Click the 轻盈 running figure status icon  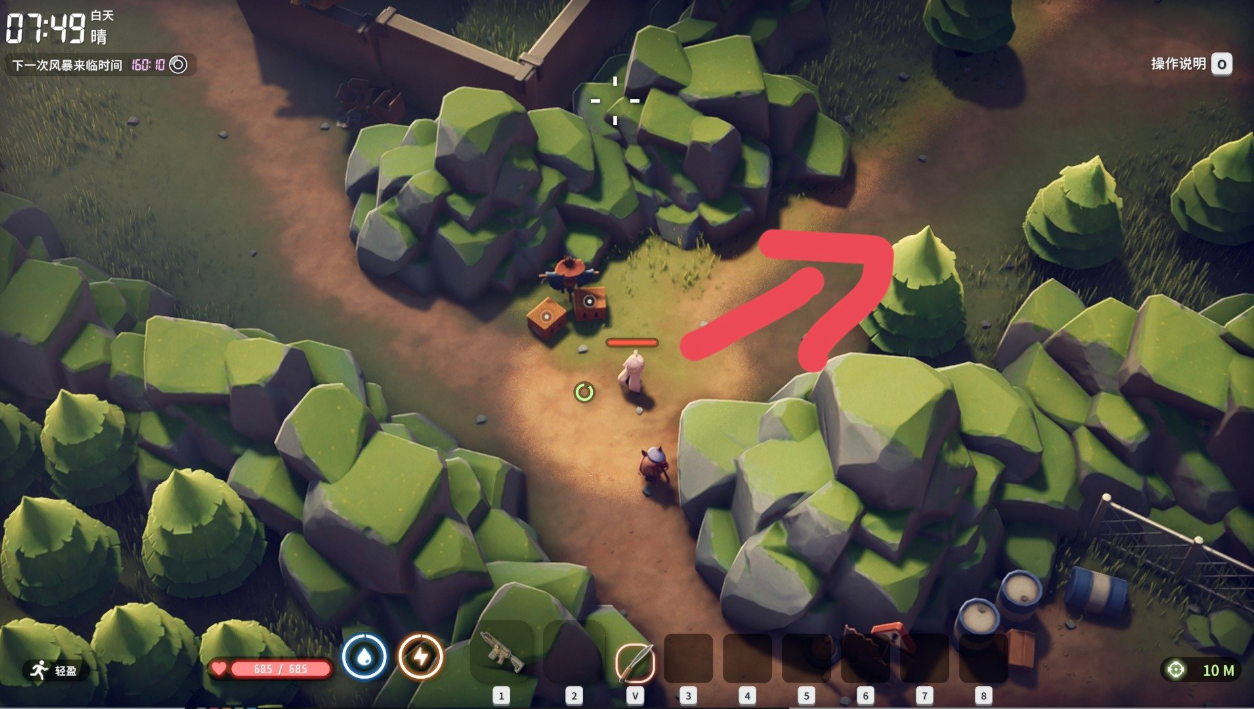coord(40,671)
